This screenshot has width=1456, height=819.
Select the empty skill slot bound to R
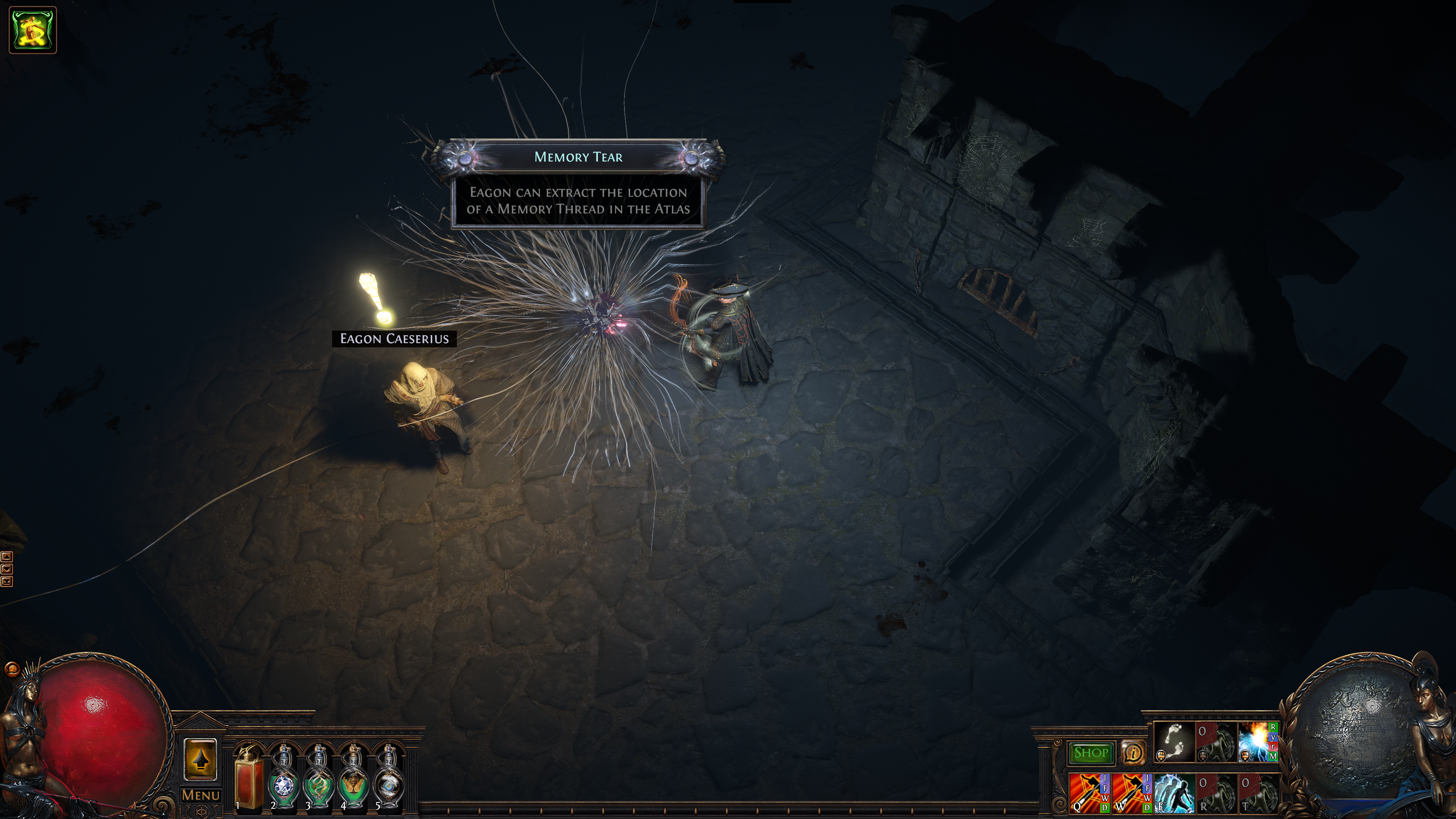1216,792
